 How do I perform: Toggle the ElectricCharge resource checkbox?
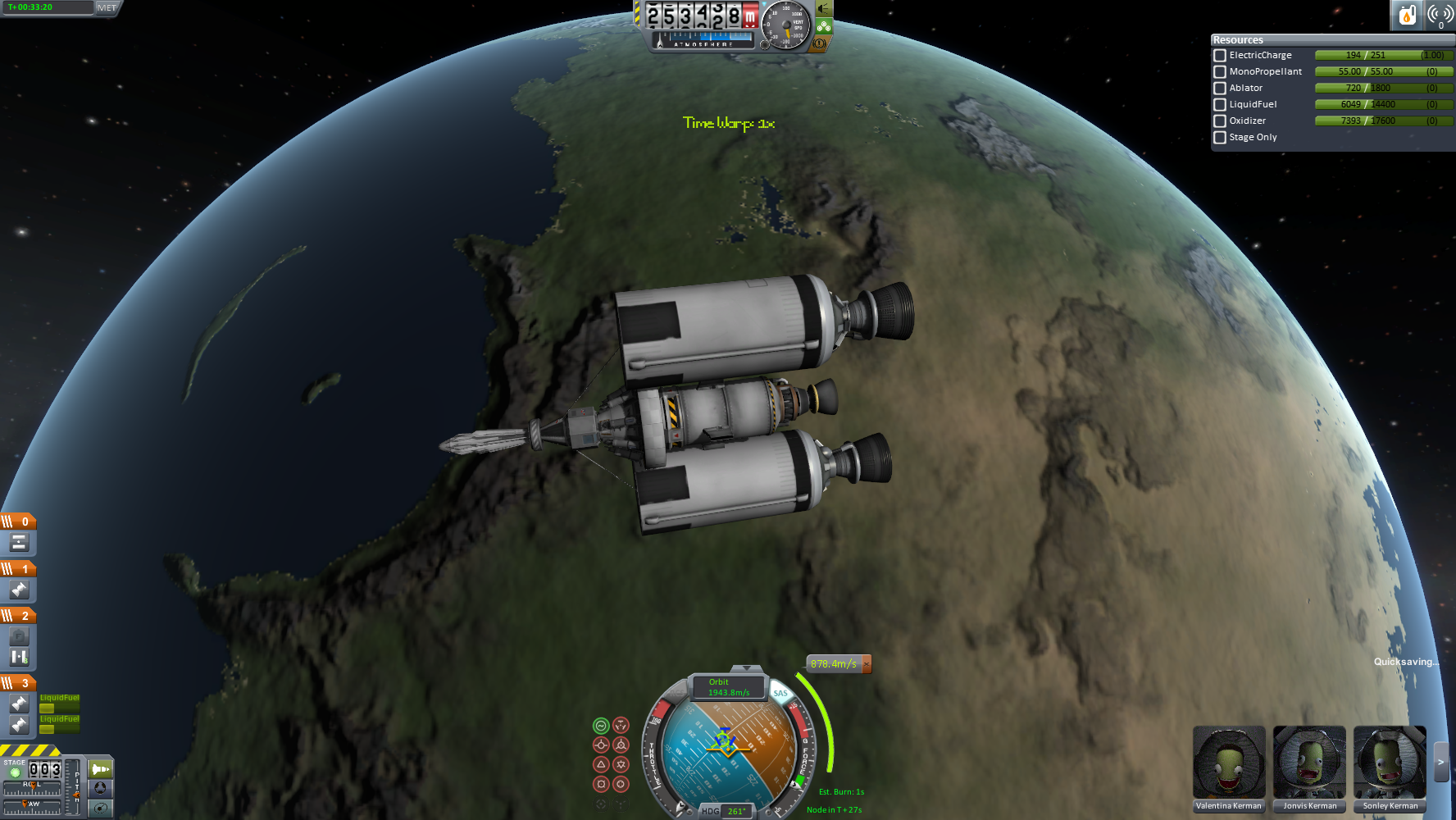coord(1220,56)
